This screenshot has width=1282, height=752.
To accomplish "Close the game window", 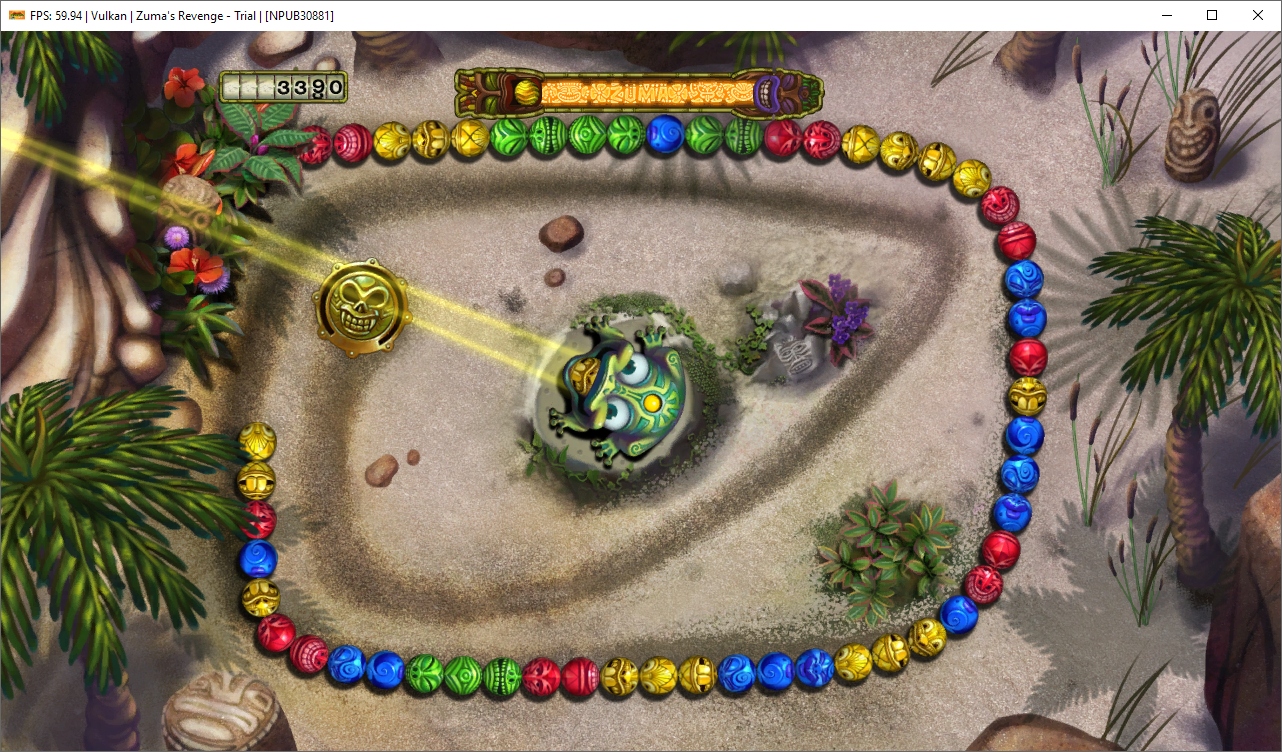I will [x=1258, y=15].
